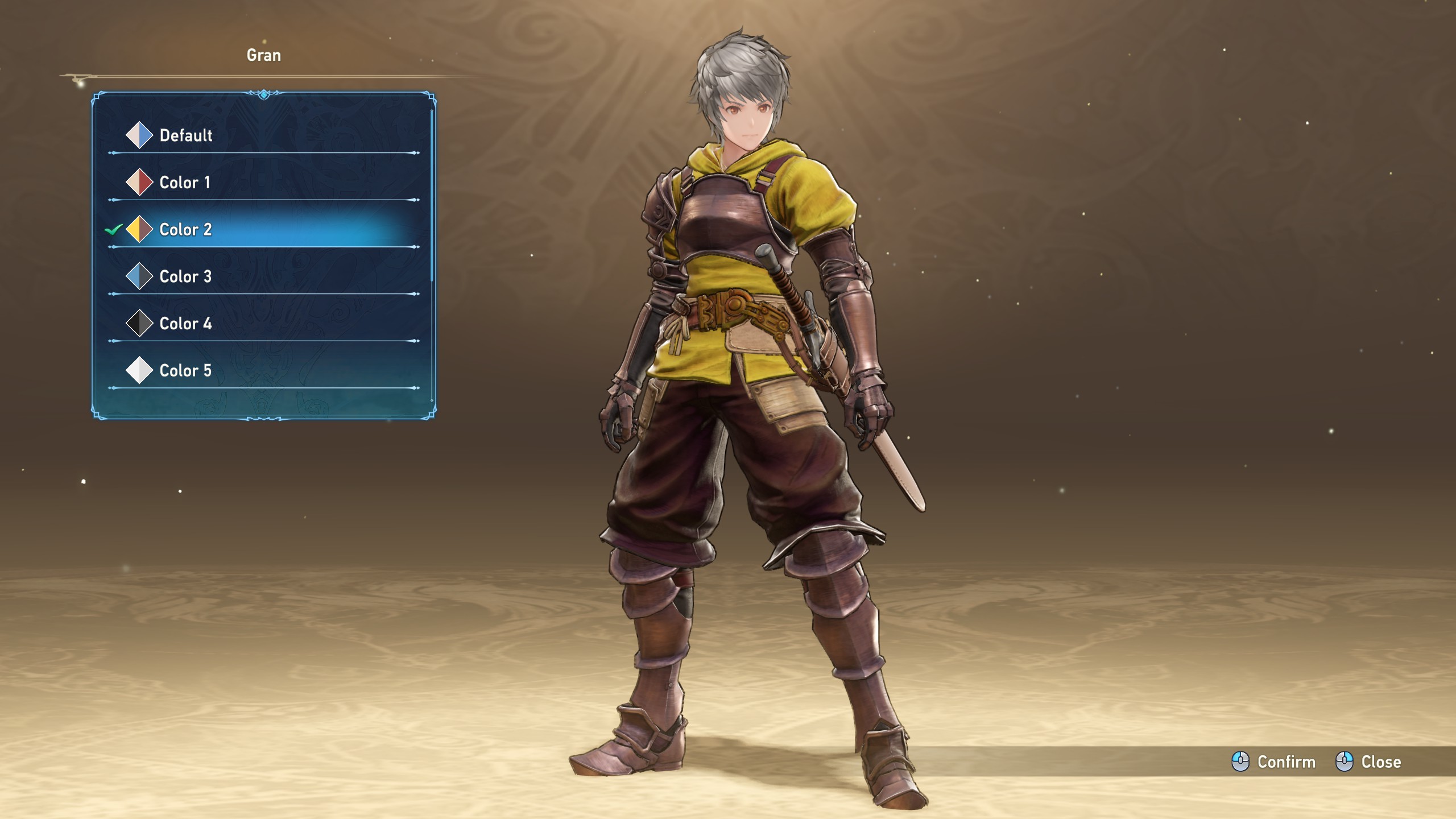Pick the highlighted Color 2 entry
The image size is (1456, 819).
pyautogui.click(x=185, y=230)
